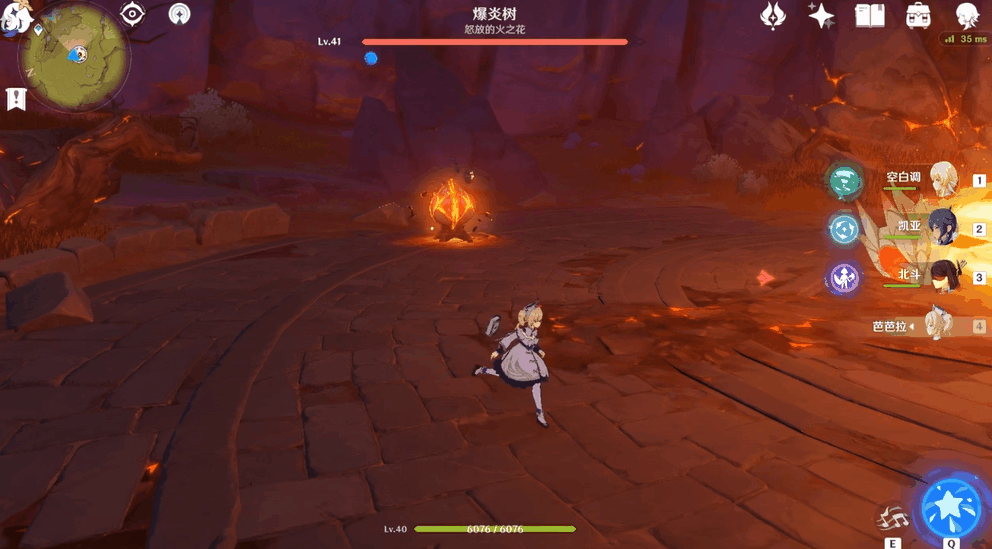Open the character screen head icon
Screen dimensions: 992x549
[967, 15]
